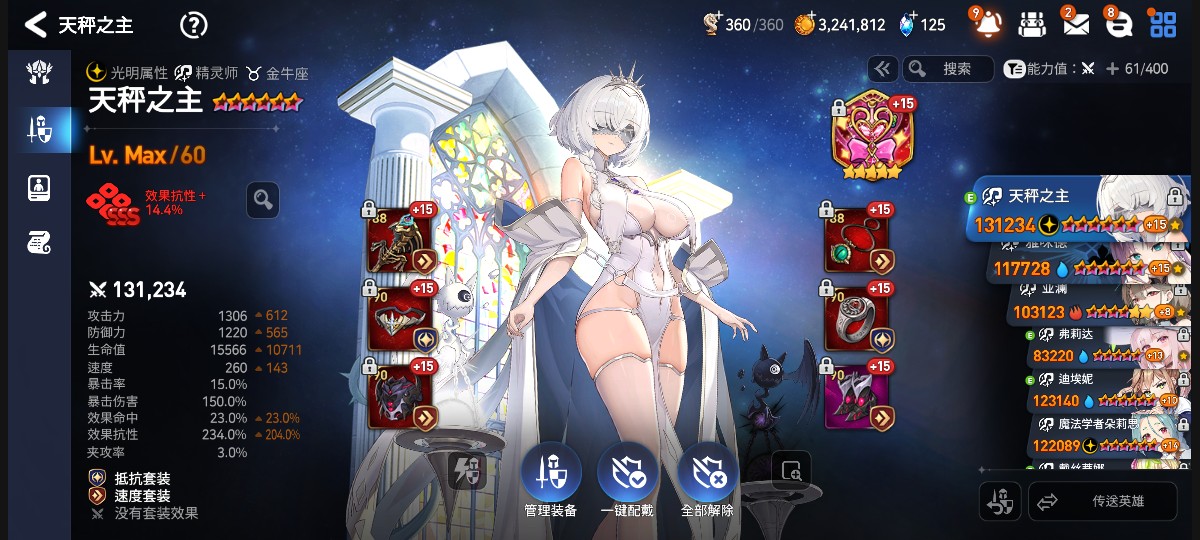
Task: Open the grid main menu icon
Action: pyautogui.click(x=1163, y=25)
